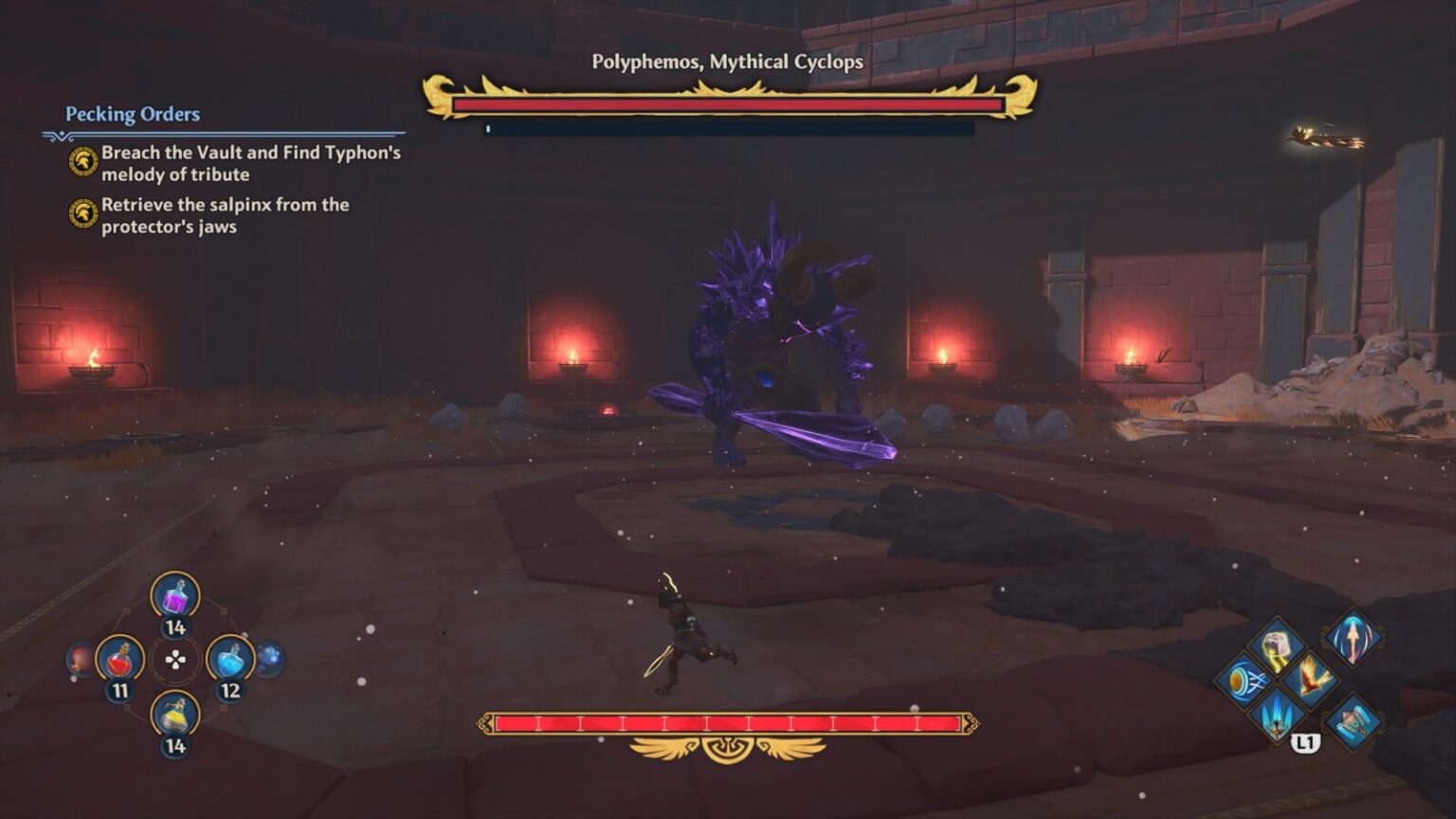Expand the Retrieve the salpinx objective

(227, 215)
